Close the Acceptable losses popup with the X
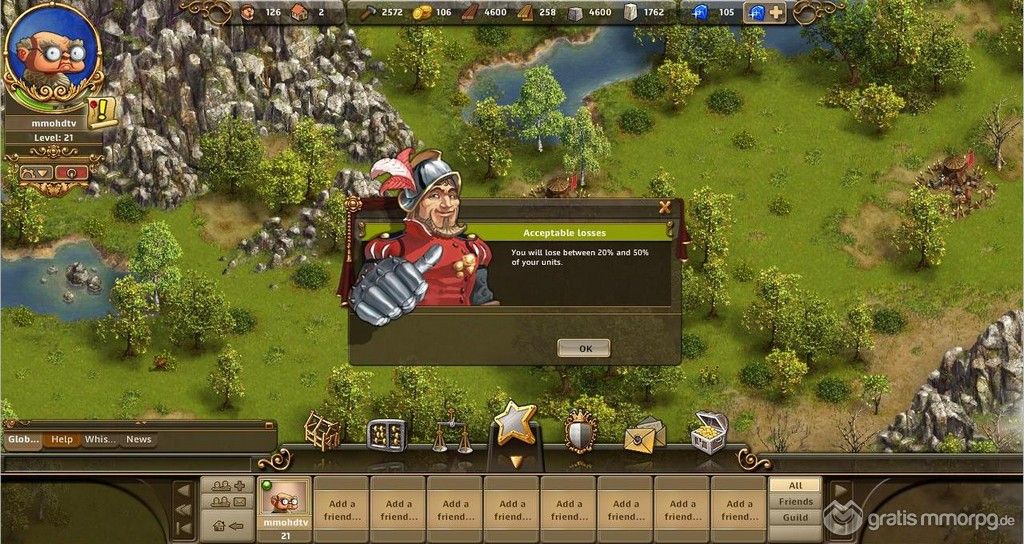The width and height of the screenshot is (1024, 544). click(664, 207)
